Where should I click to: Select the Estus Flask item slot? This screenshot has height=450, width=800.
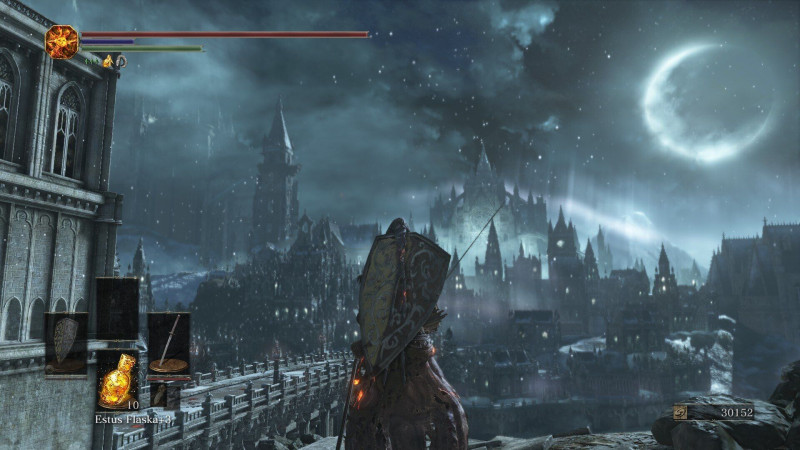pyautogui.click(x=118, y=379)
